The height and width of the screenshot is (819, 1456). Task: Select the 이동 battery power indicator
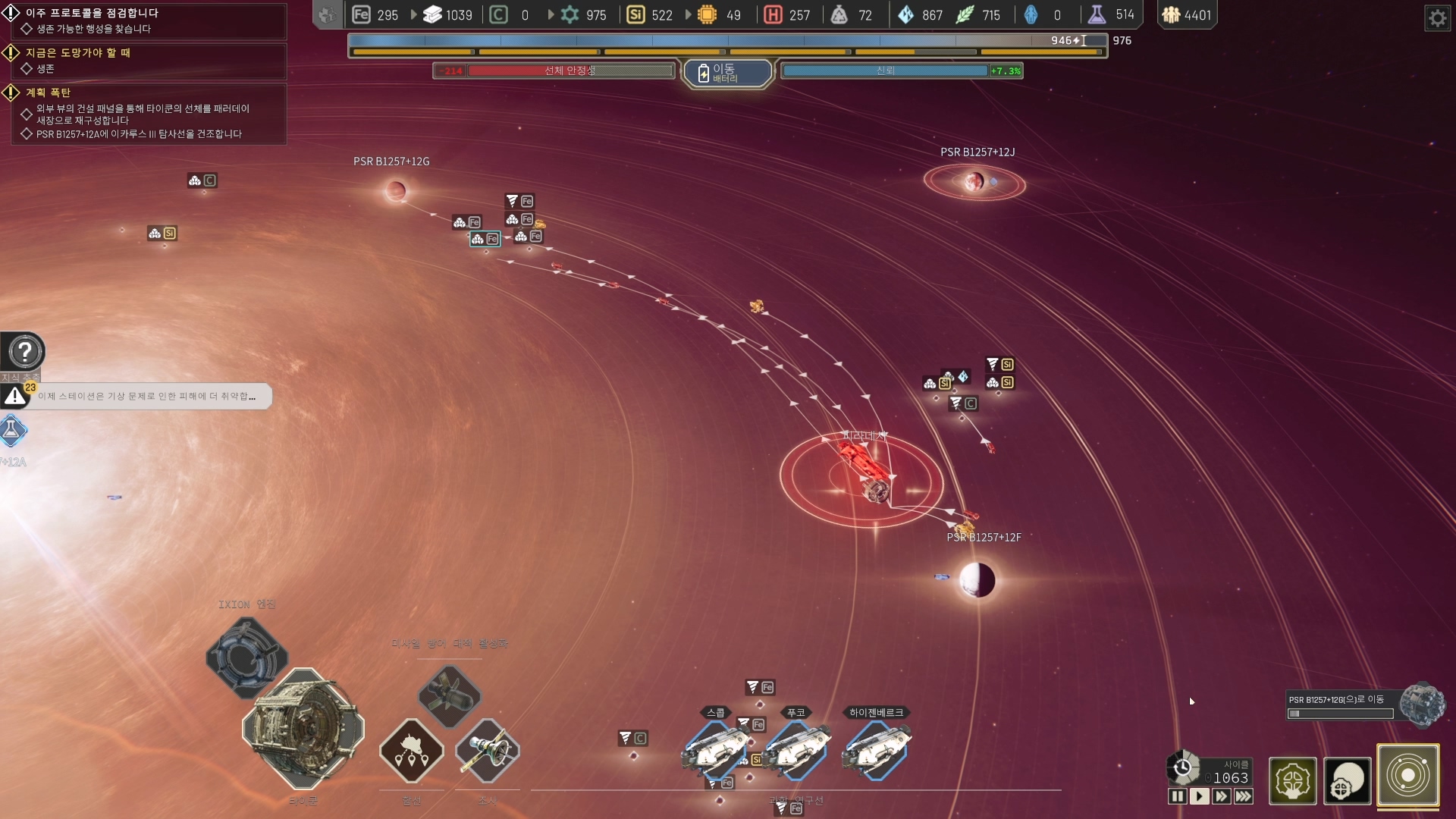pos(727,74)
